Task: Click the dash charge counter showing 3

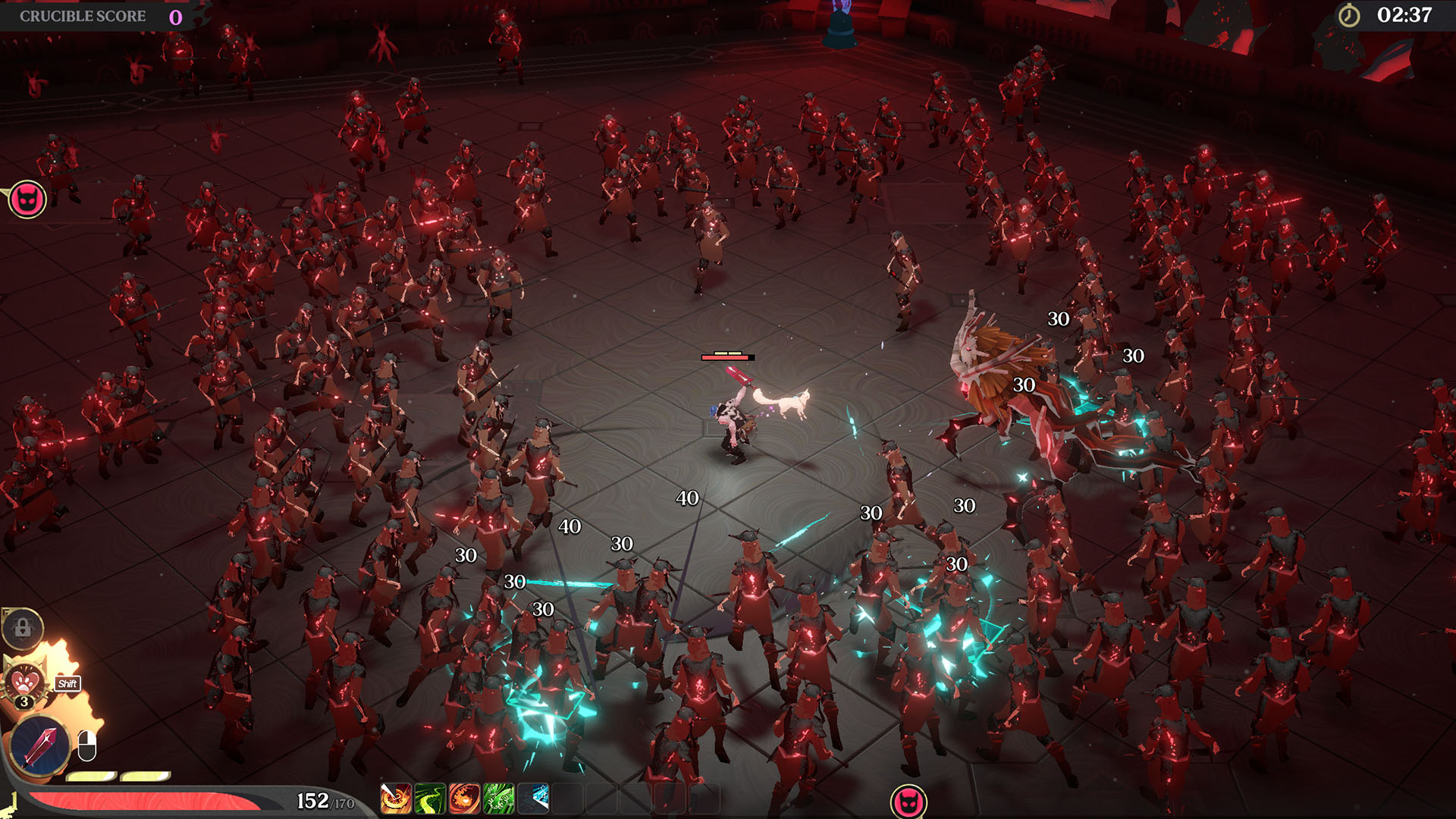Action: tap(24, 701)
